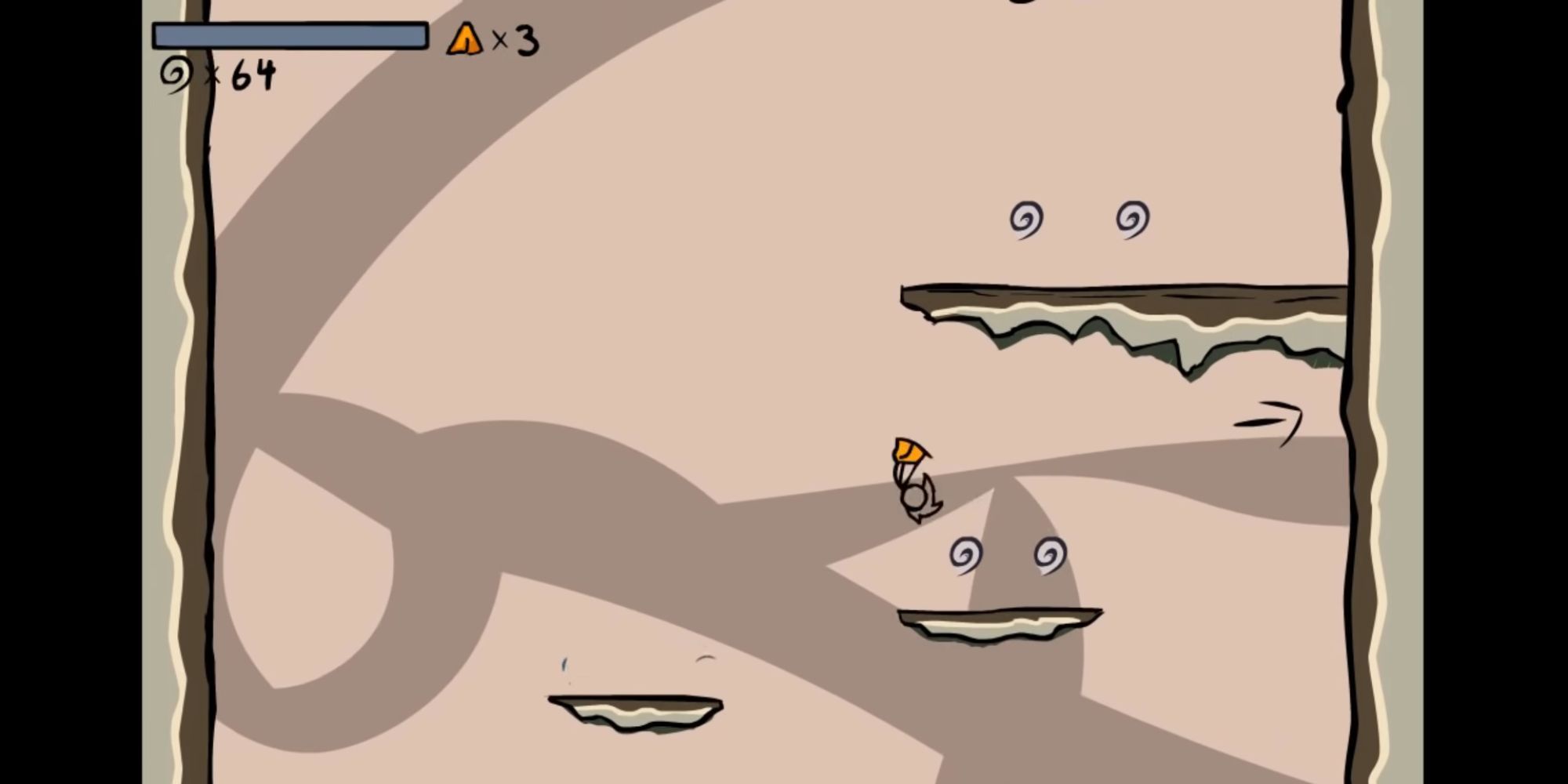Click the orange tent lives icon
The width and height of the screenshot is (1568, 784).
[x=466, y=41]
